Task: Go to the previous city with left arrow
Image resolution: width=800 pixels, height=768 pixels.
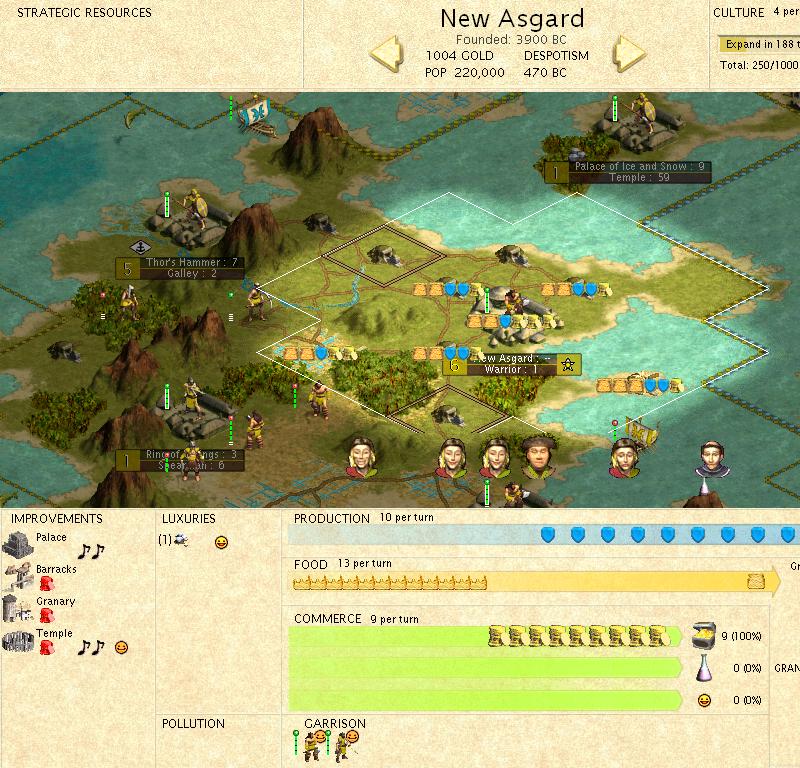Action: coord(386,54)
